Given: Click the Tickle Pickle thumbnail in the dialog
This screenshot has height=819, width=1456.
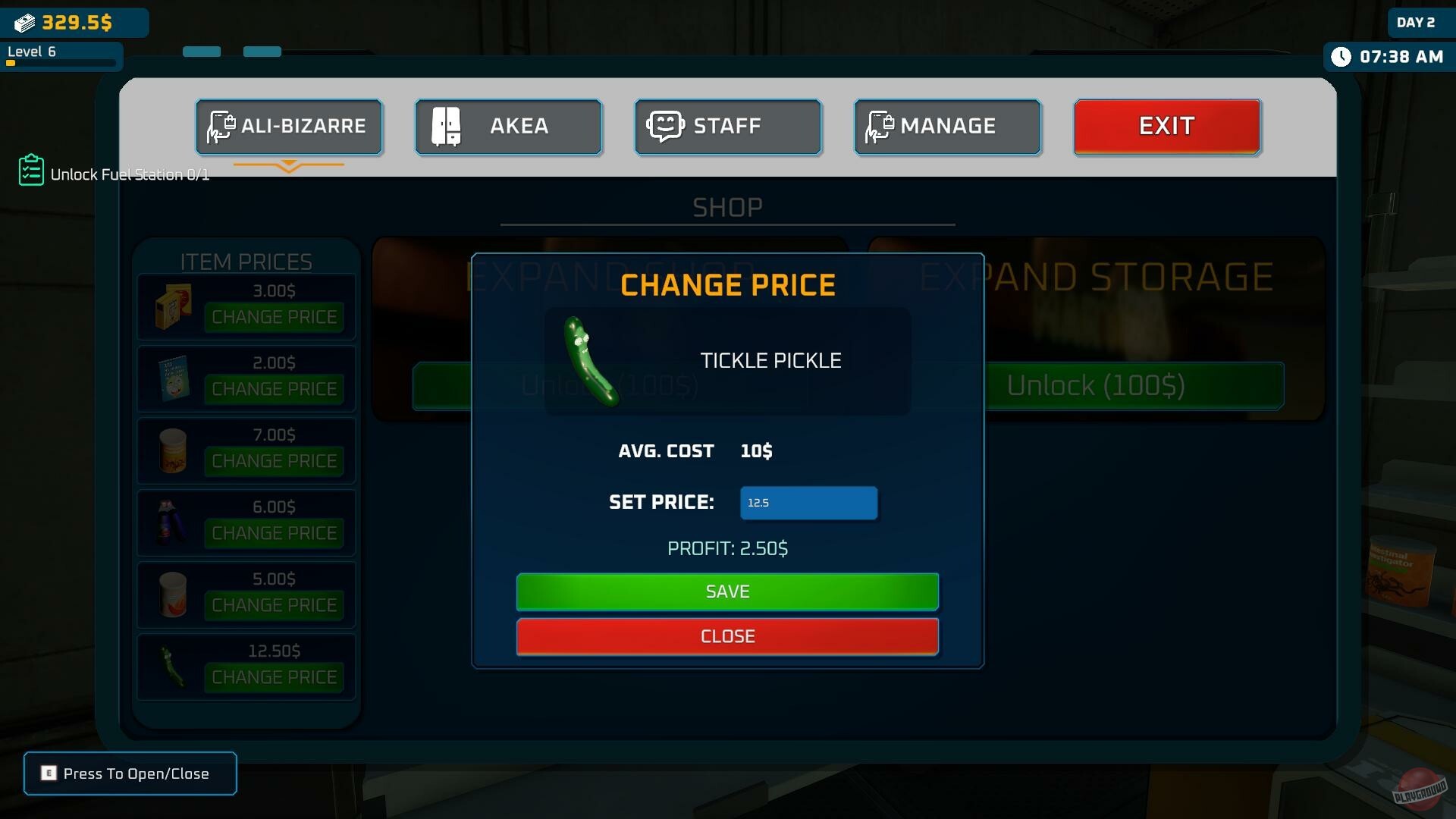Looking at the screenshot, I should pyautogui.click(x=594, y=362).
